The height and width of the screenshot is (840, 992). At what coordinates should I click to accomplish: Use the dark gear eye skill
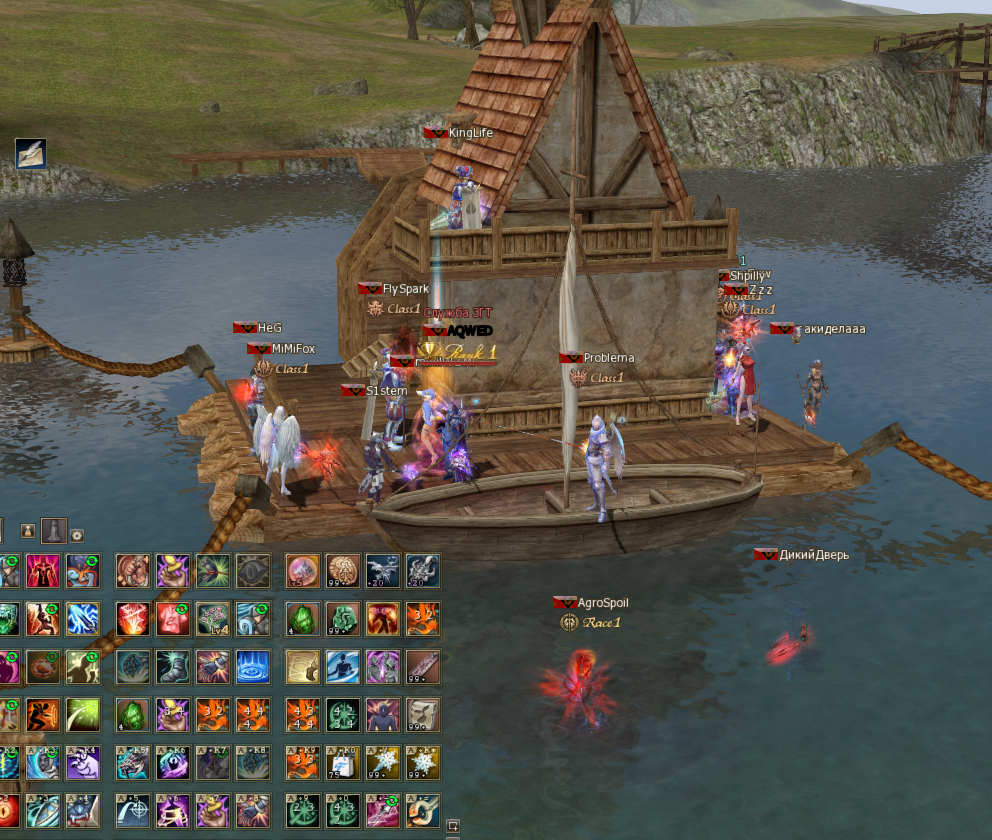[x=252, y=570]
